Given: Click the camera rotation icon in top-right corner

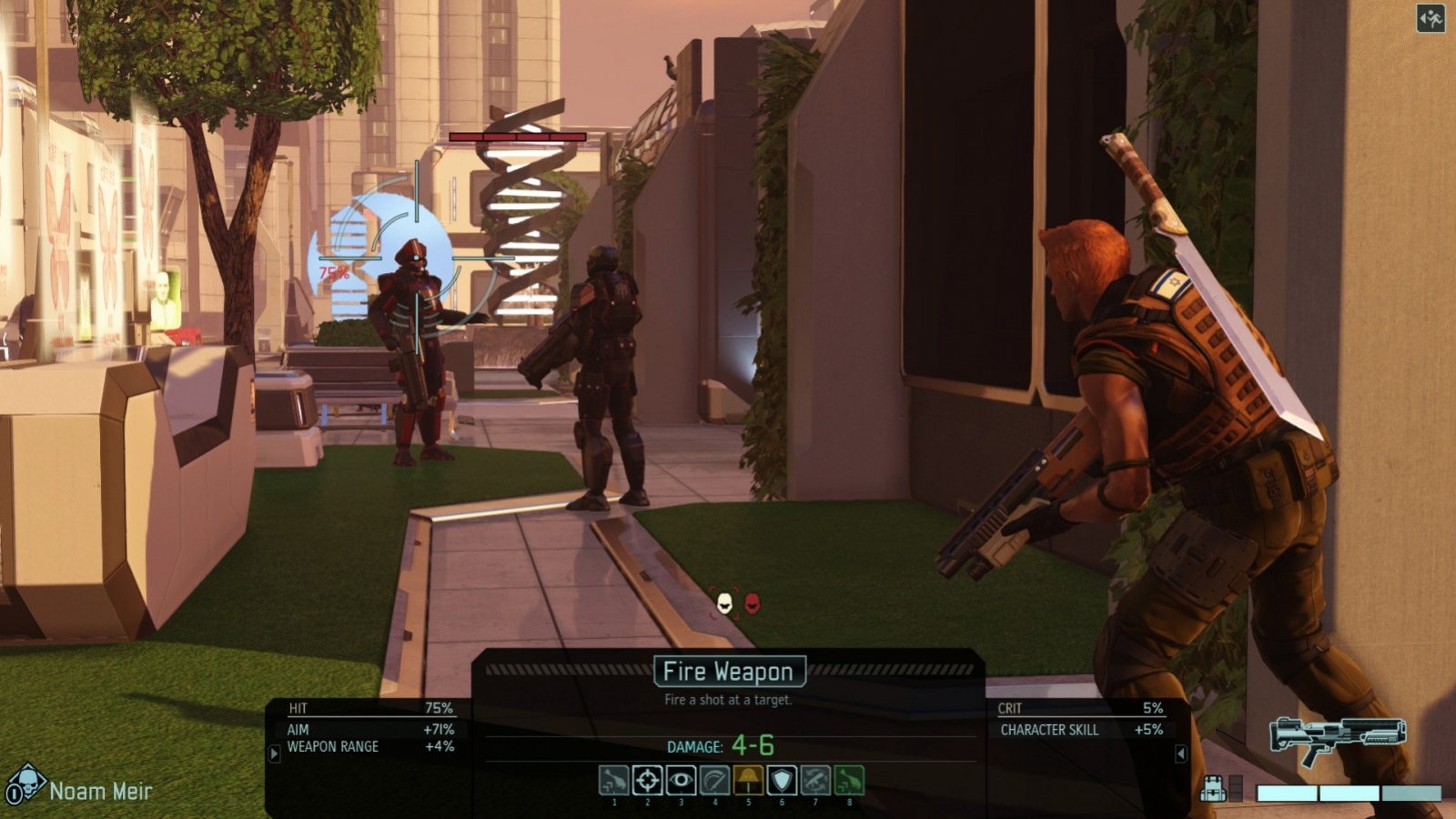Looking at the screenshot, I should pyautogui.click(x=1431, y=16).
